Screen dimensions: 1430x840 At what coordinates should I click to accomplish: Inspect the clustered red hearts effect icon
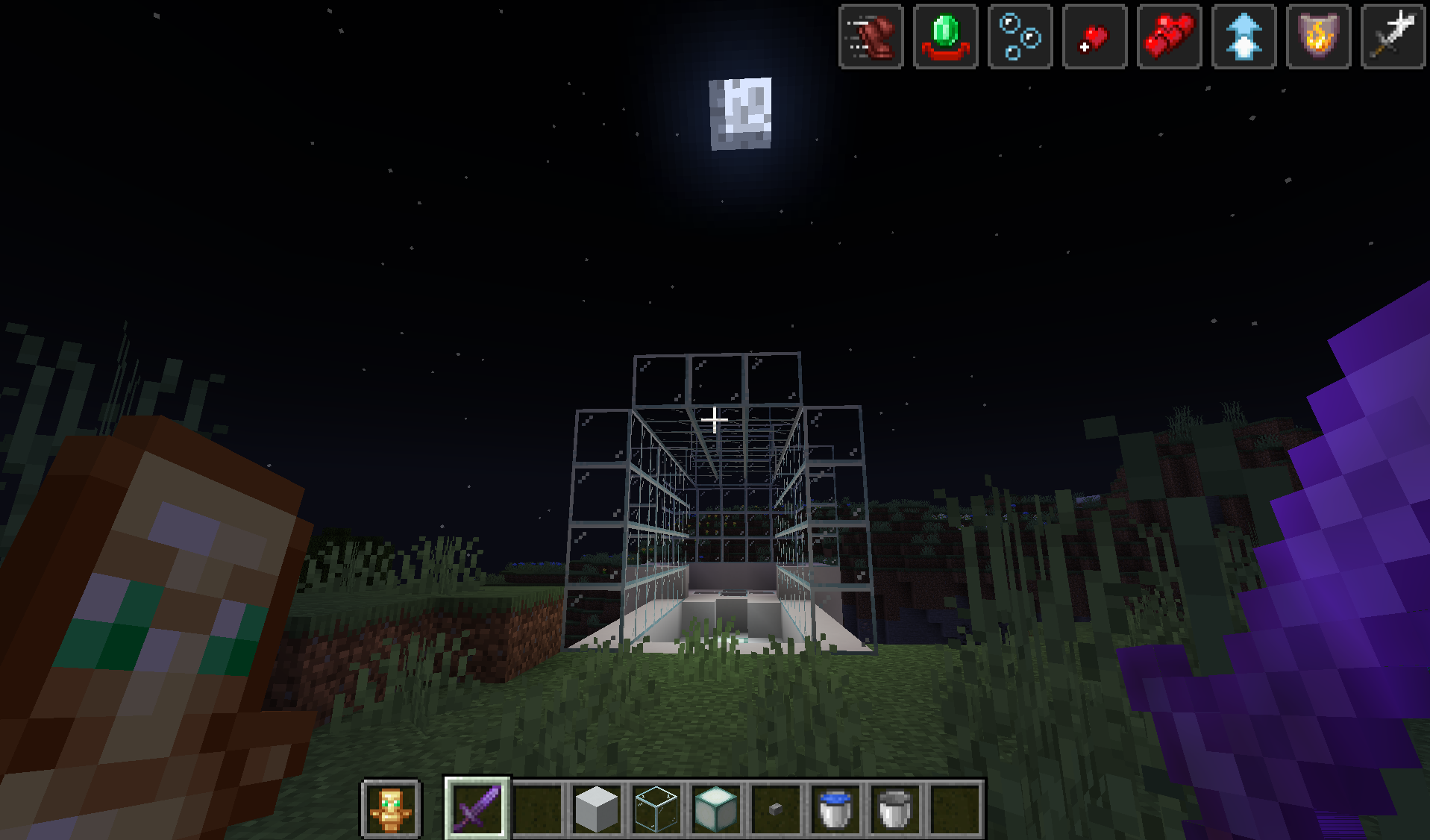point(1170,37)
